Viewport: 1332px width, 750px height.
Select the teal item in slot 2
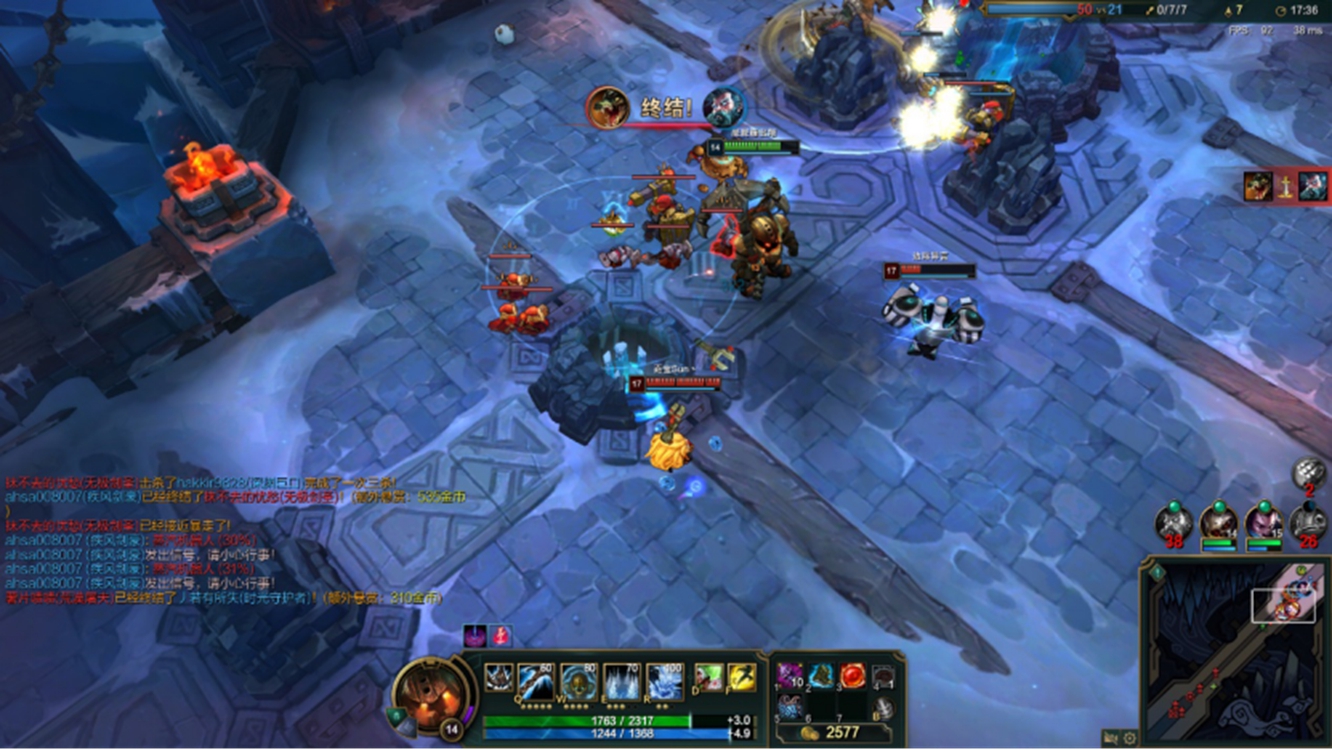821,676
